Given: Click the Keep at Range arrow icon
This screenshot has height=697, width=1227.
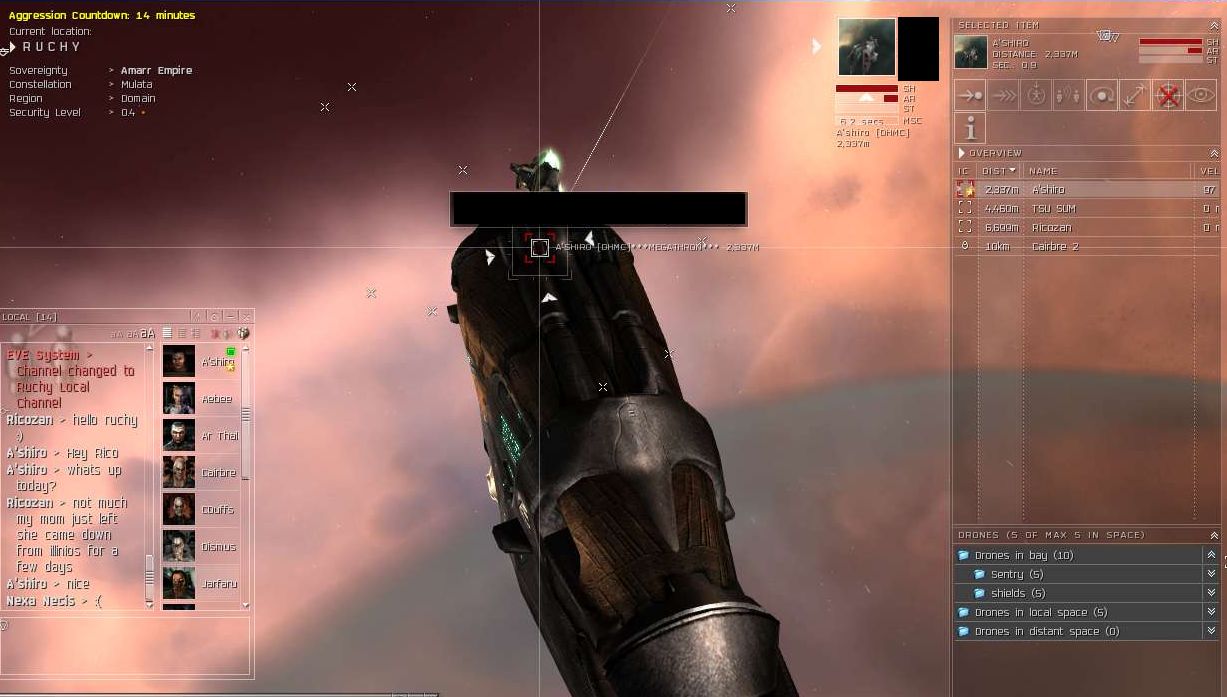Looking at the screenshot, I should point(1135,96).
